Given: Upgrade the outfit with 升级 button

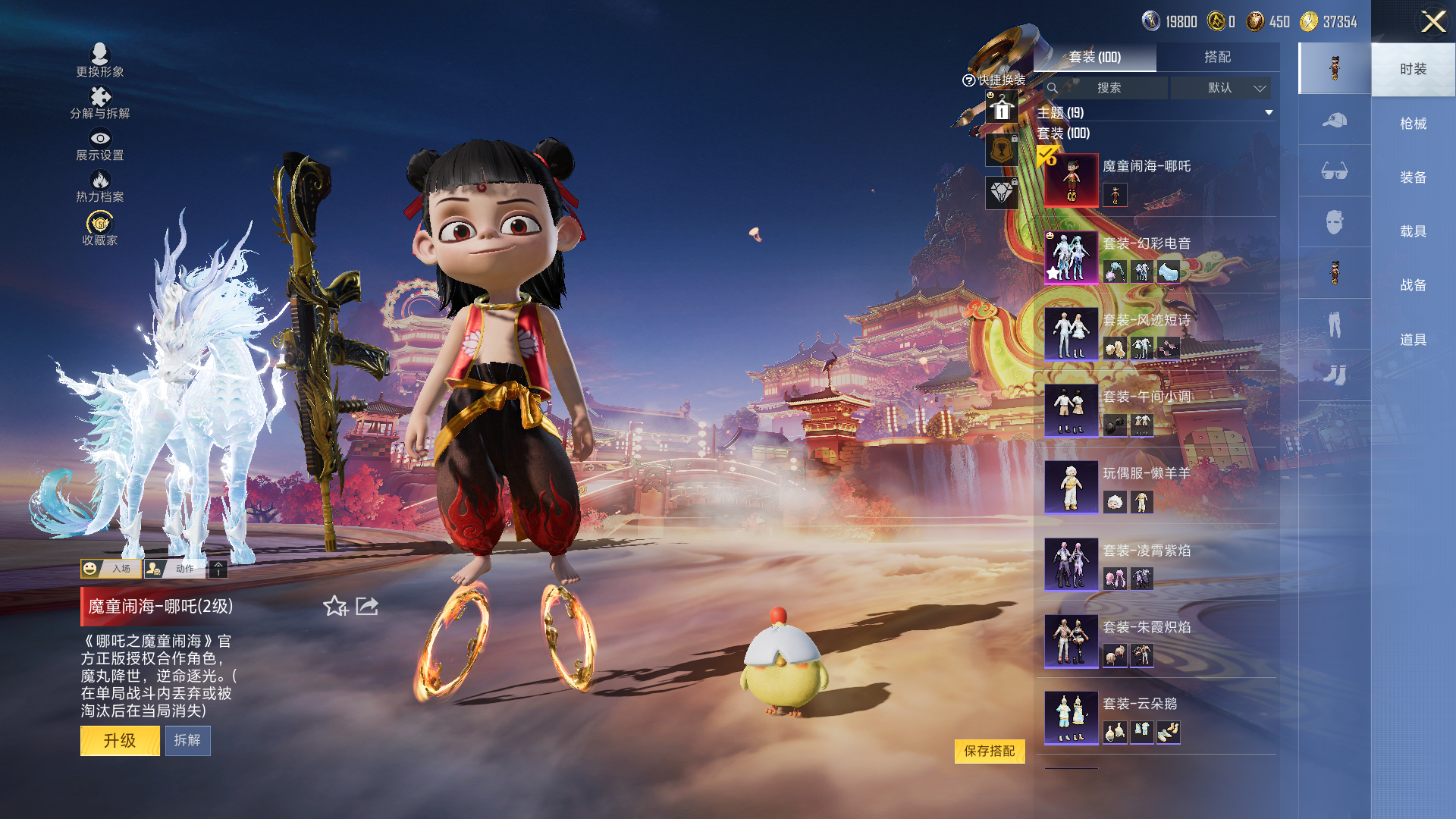Looking at the screenshot, I should (x=120, y=740).
